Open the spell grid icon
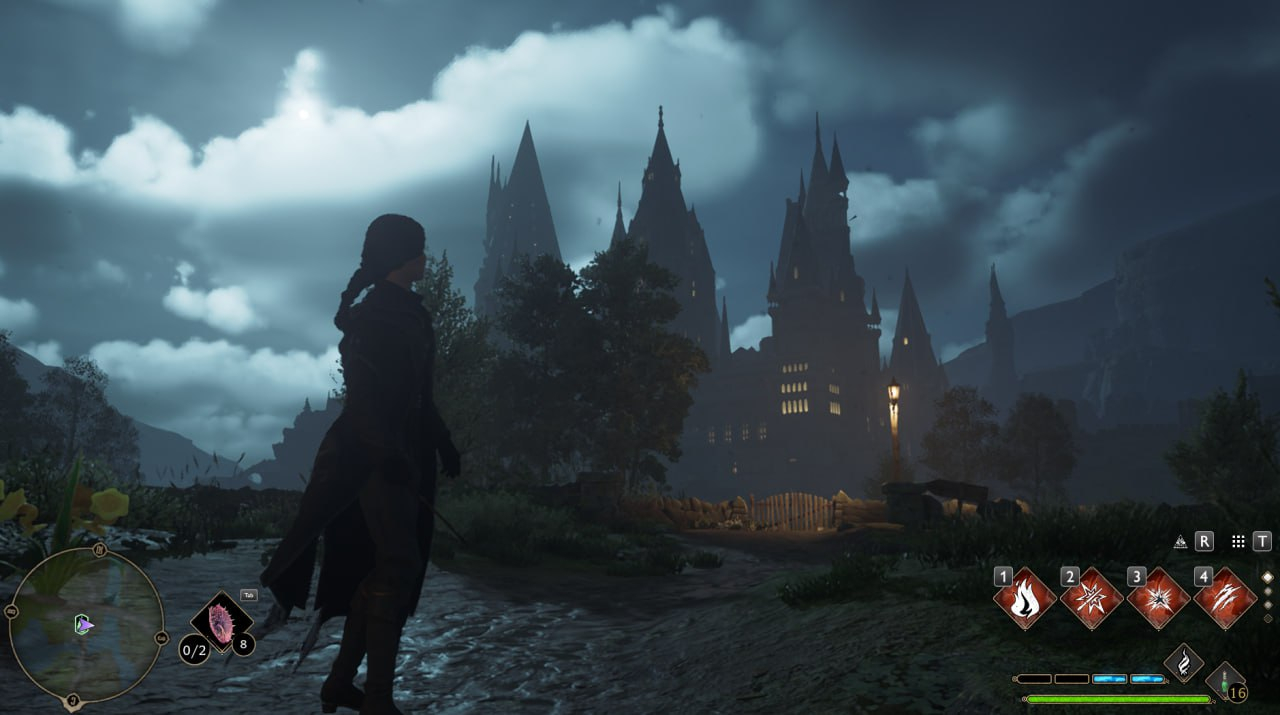 click(1238, 541)
